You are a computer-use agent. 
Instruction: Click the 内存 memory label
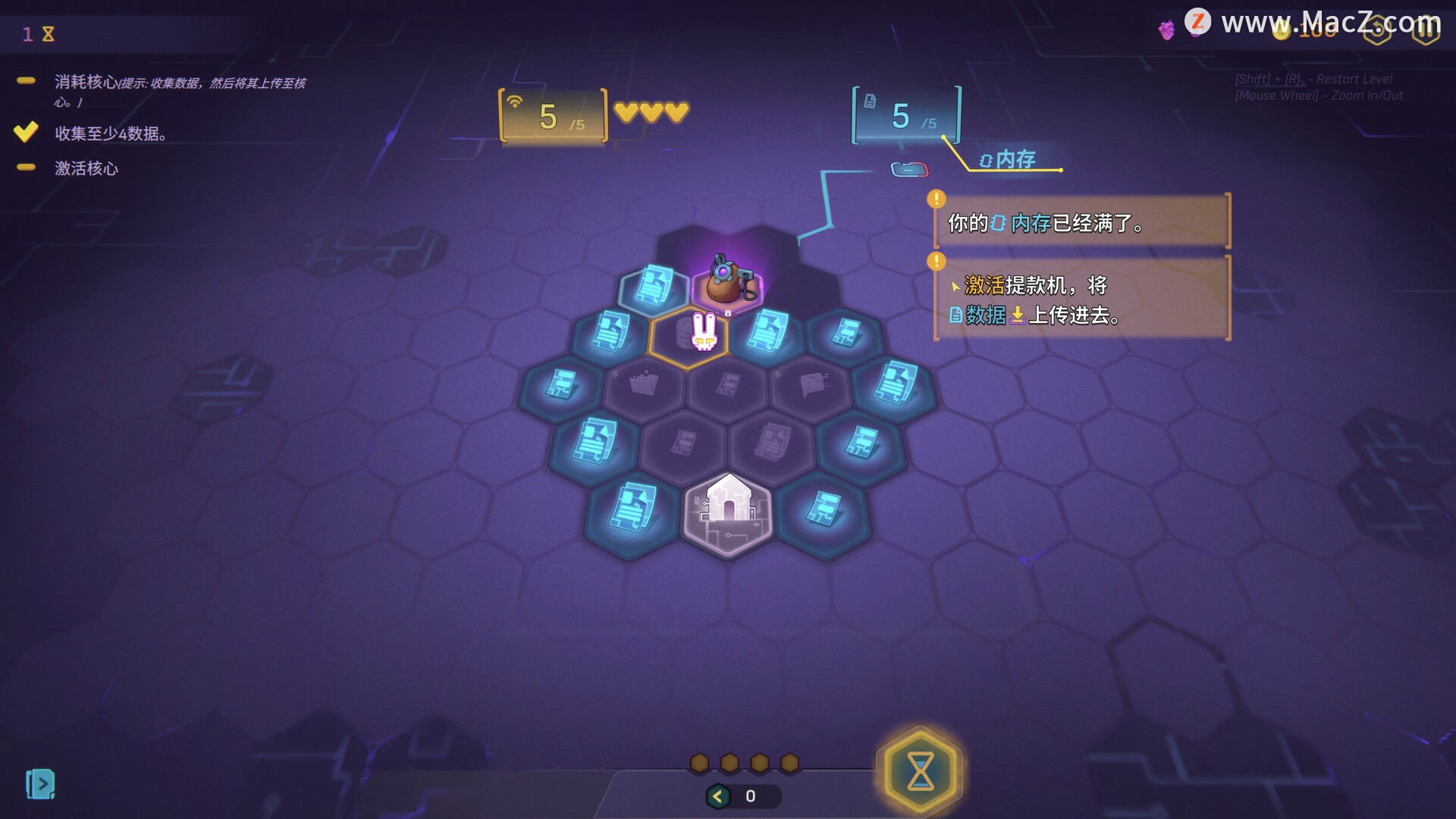tap(1007, 159)
